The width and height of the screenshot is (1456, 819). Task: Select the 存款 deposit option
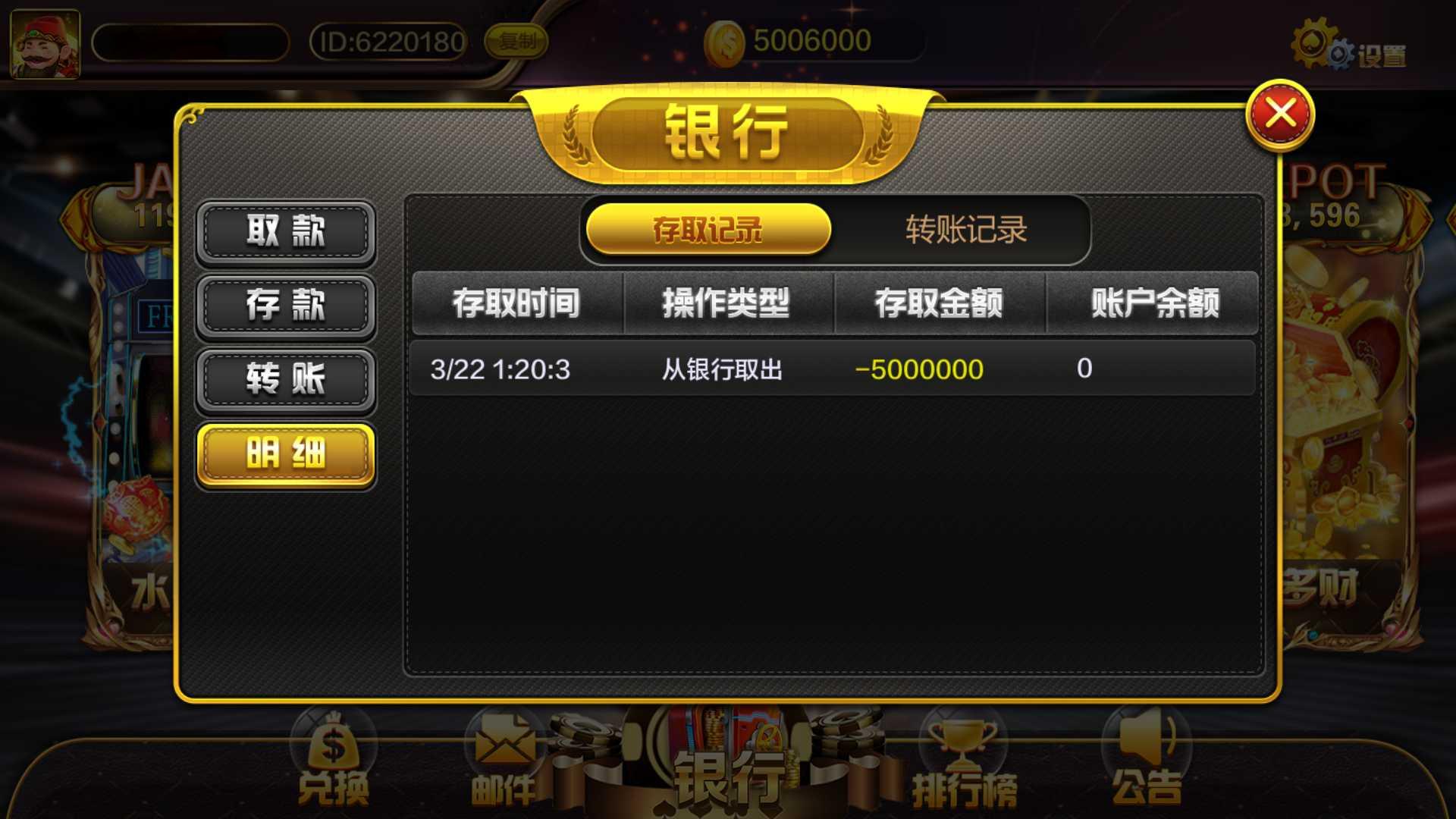click(x=285, y=306)
